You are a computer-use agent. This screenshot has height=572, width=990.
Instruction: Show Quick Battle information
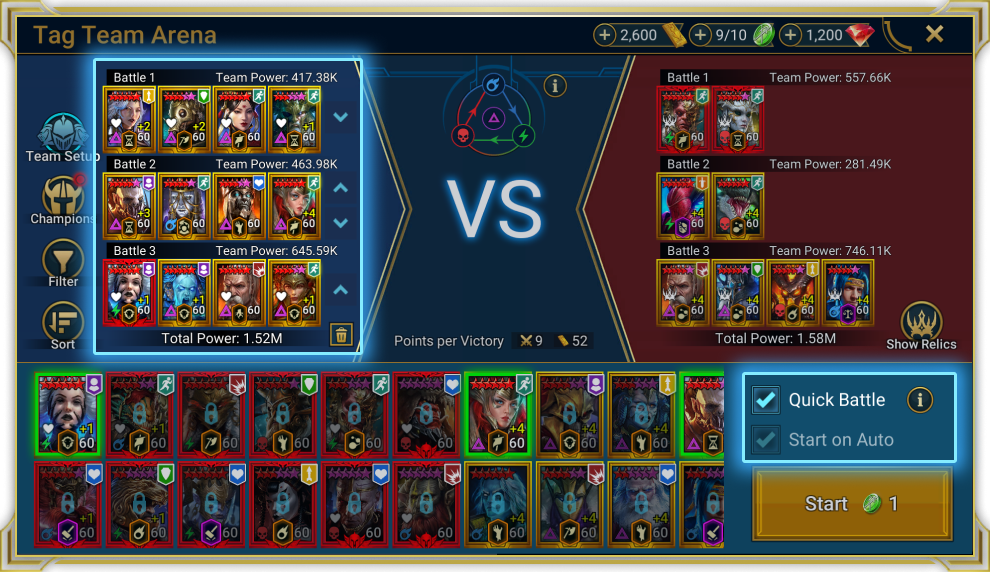tap(919, 400)
